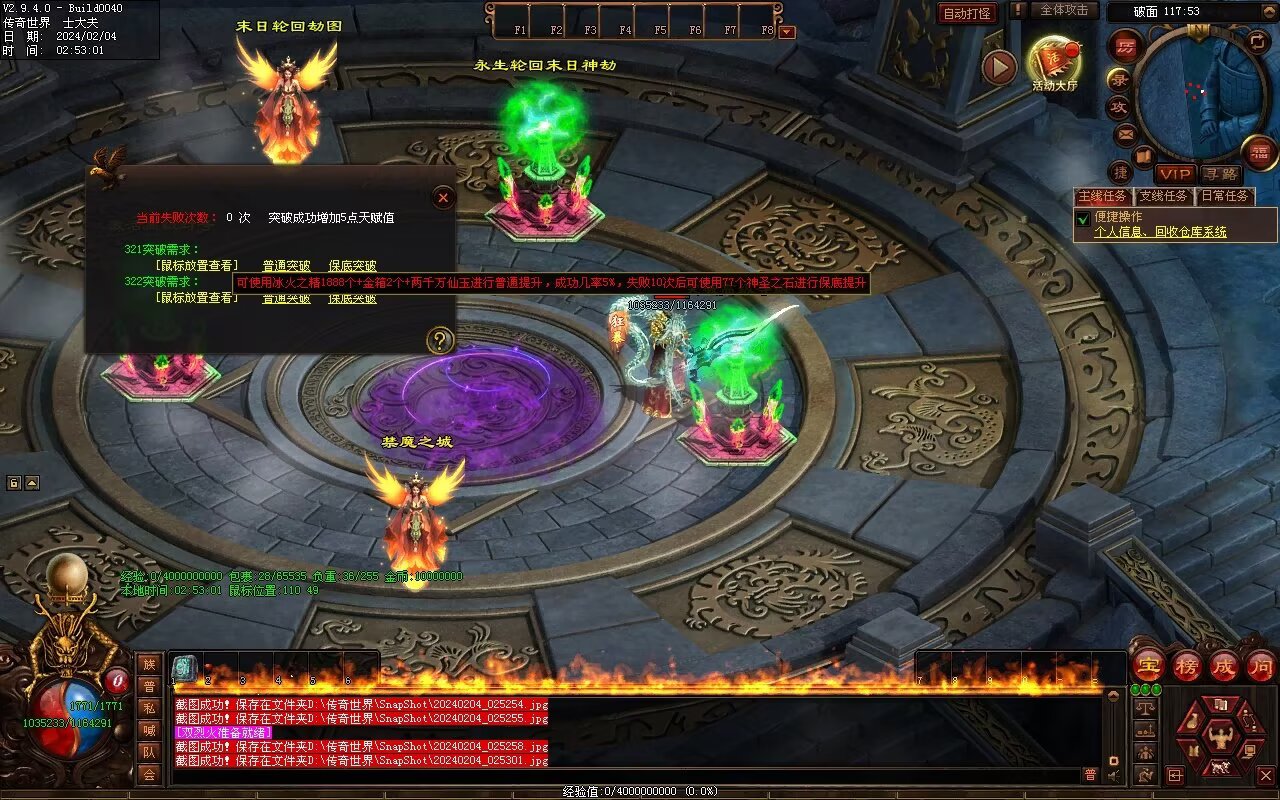The width and height of the screenshot is (1280, 800).
Task: Open the character panel muscular figure icon
Action: click(1220, 738)
